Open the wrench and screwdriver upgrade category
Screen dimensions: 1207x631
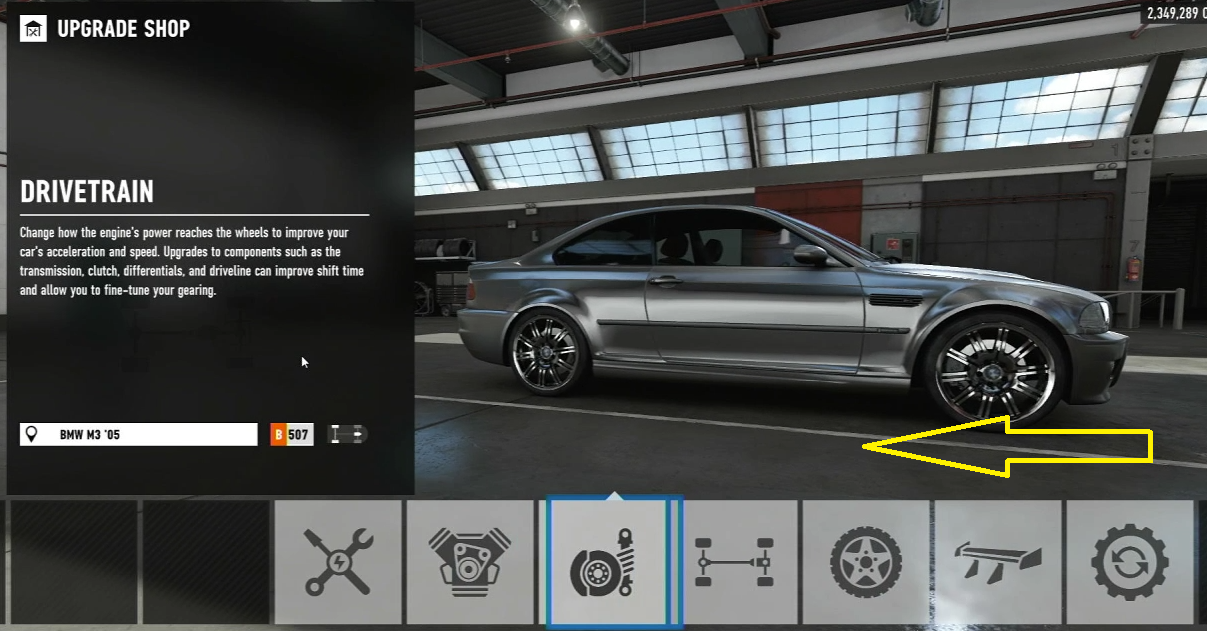click(x=338, y=562)
